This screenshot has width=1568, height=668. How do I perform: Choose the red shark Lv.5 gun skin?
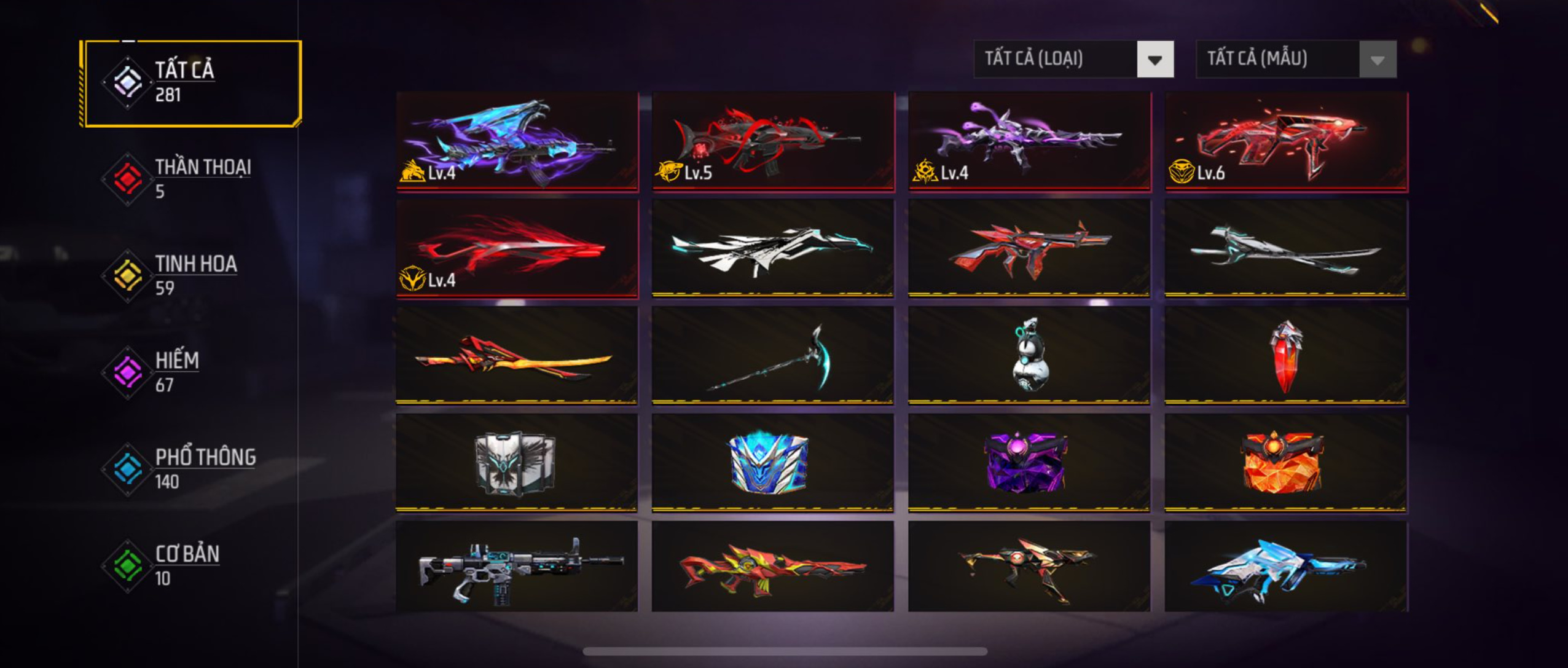point(773,141)
